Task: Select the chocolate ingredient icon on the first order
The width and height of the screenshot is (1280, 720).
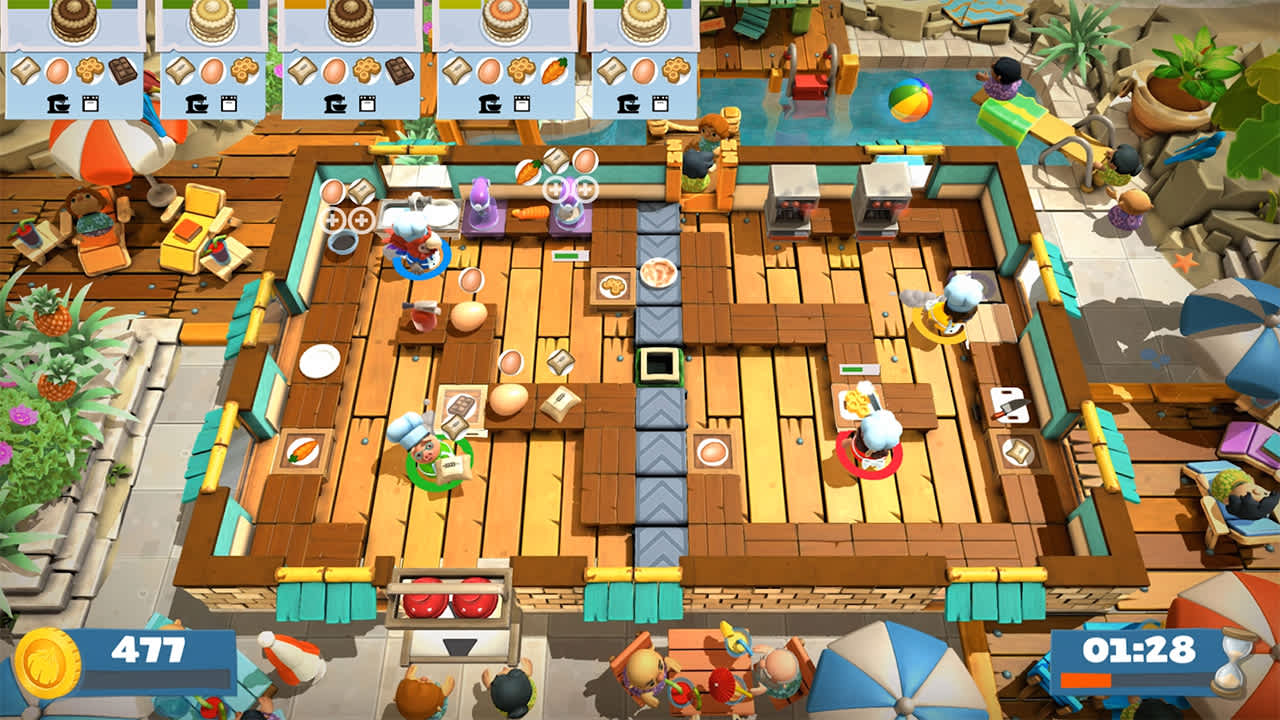Action: pos(123,69)
